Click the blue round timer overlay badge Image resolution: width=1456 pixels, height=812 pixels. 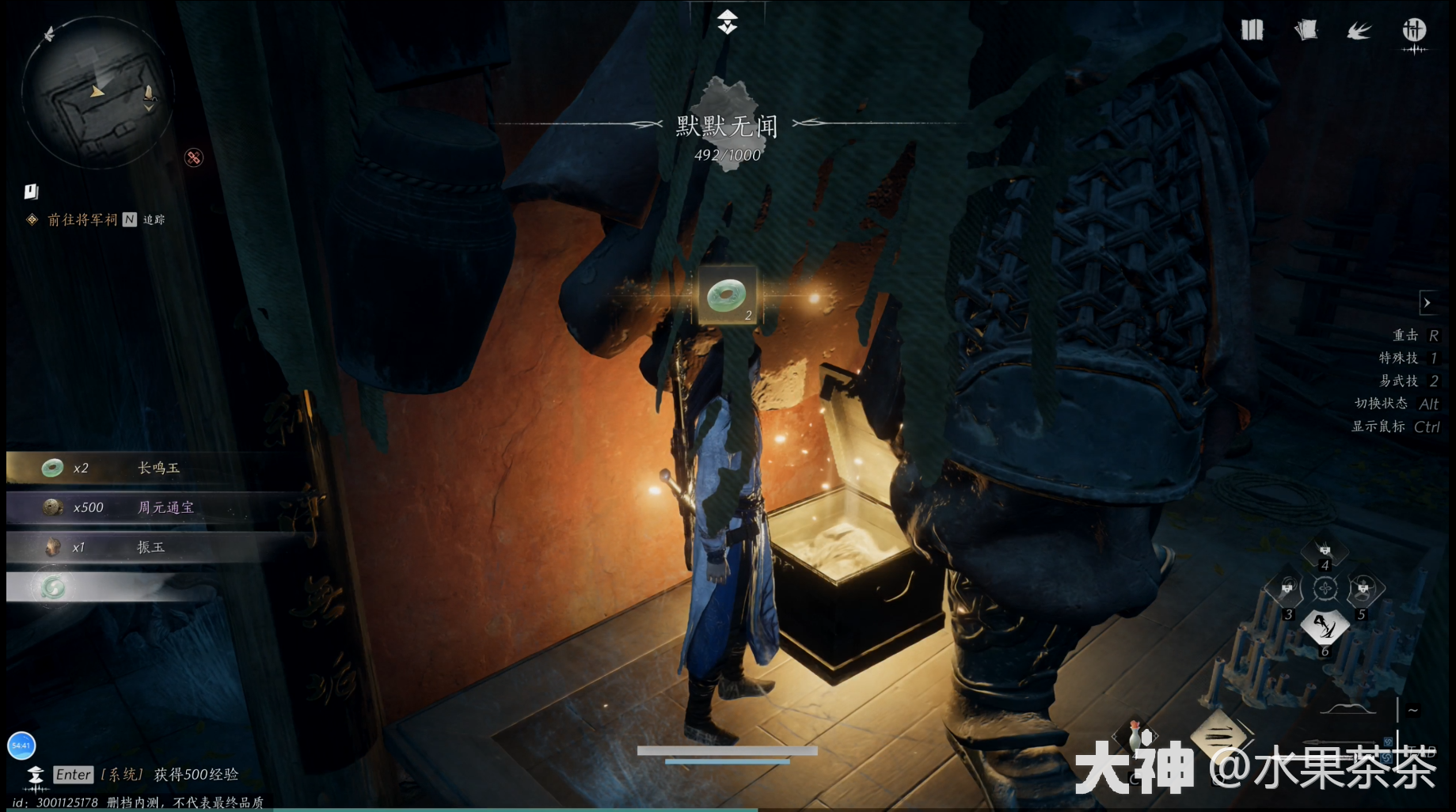pyautogui.click(x=21, y=746)
